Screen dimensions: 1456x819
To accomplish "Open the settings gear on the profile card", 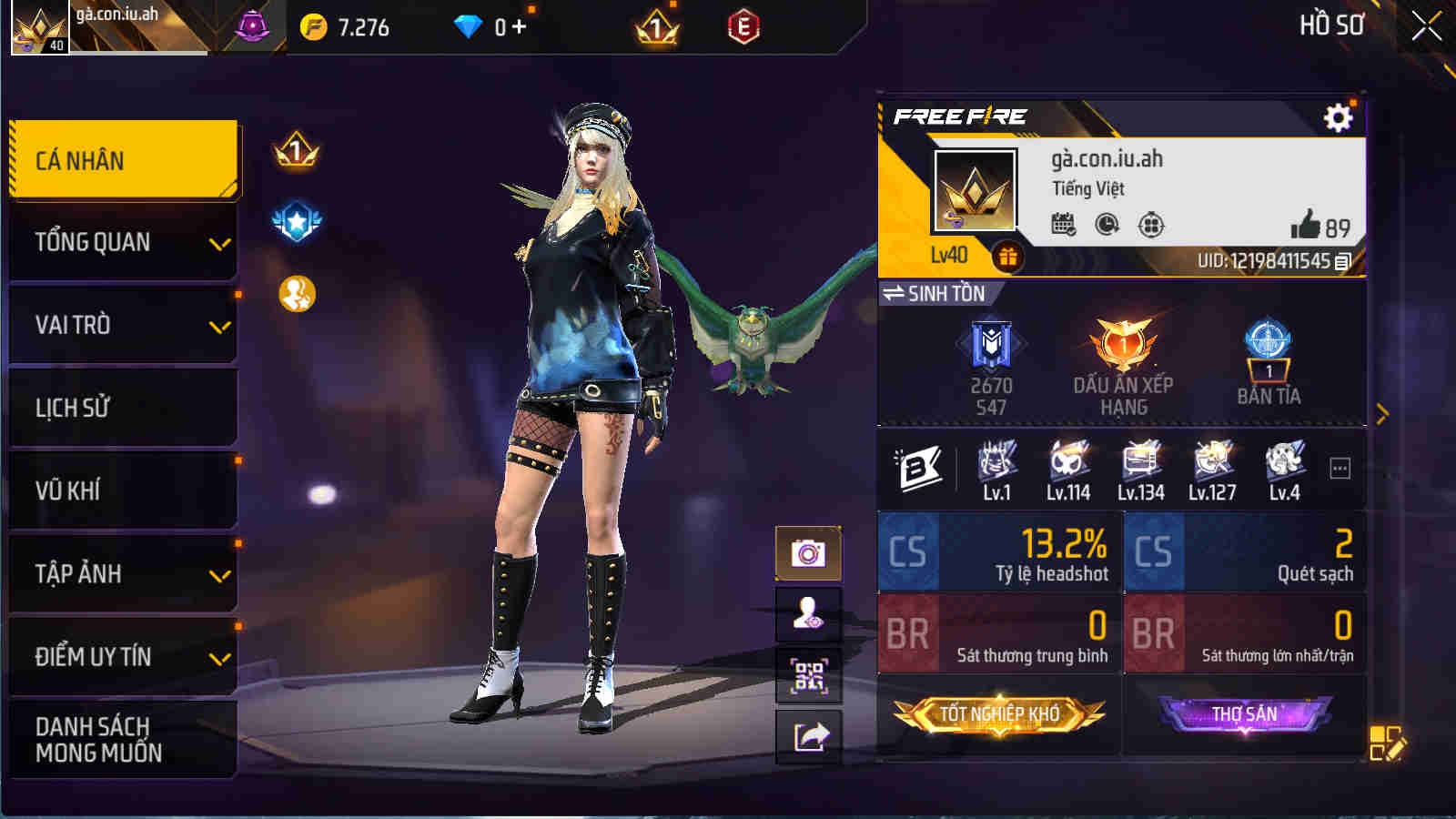I will (x=1337, y=117).
